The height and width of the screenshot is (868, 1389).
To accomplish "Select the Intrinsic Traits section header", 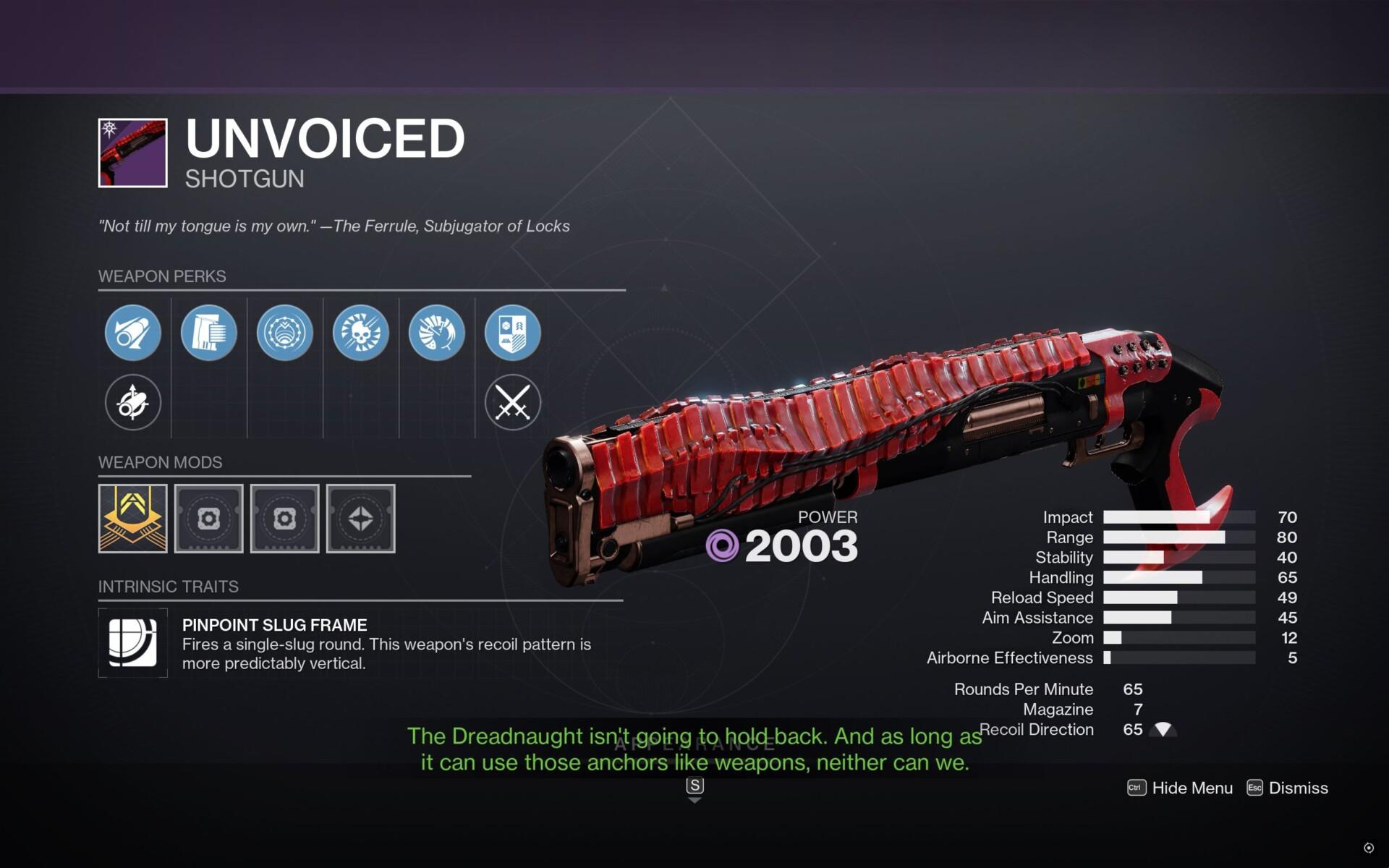I will 169,587.
